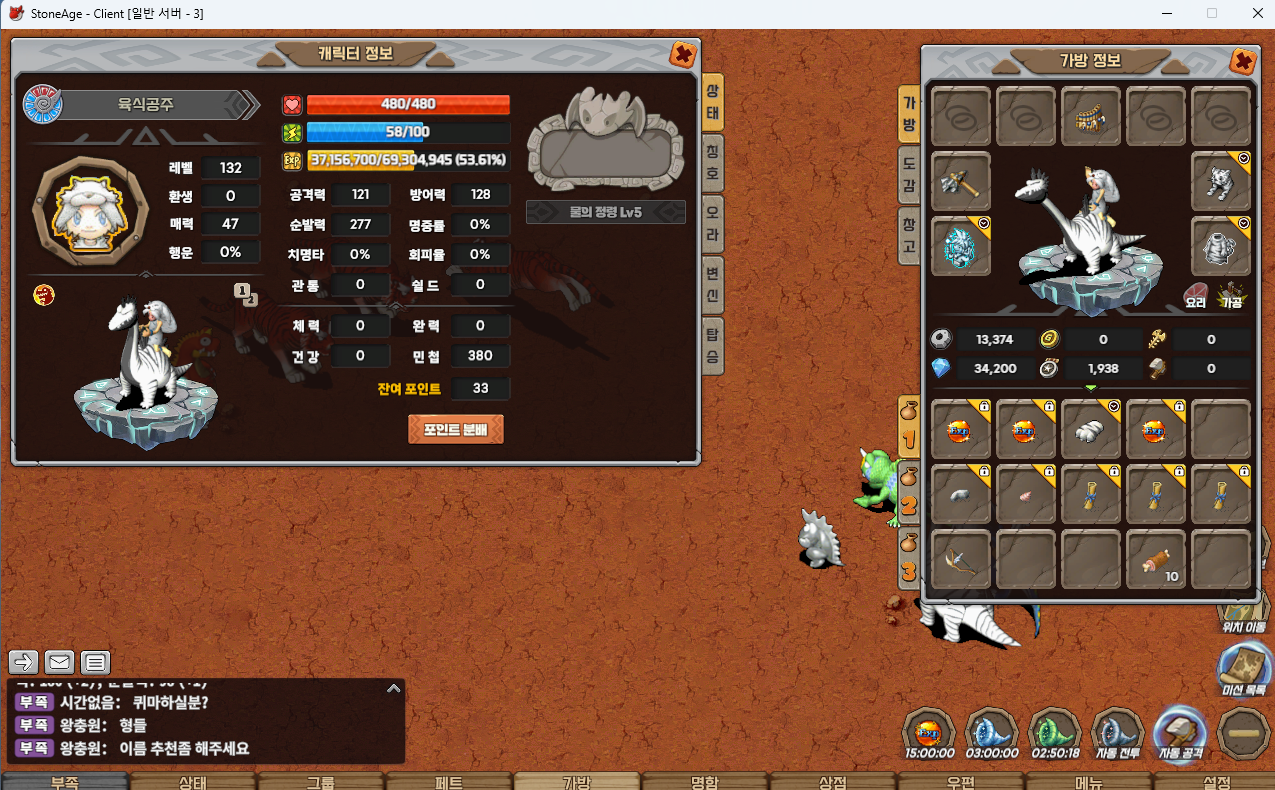The image size is (1275, 790).
Task: Toggle the 자동 공격 auto attack icon
Action: 1181,733
